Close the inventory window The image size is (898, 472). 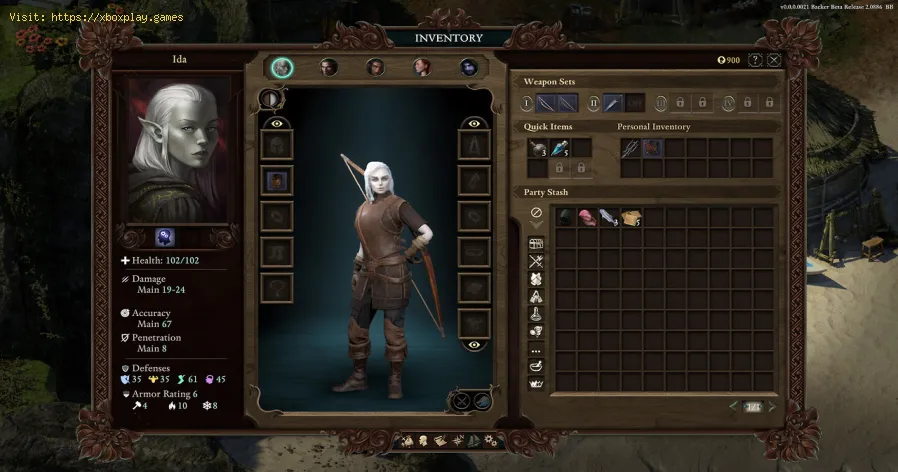point(774,60)
